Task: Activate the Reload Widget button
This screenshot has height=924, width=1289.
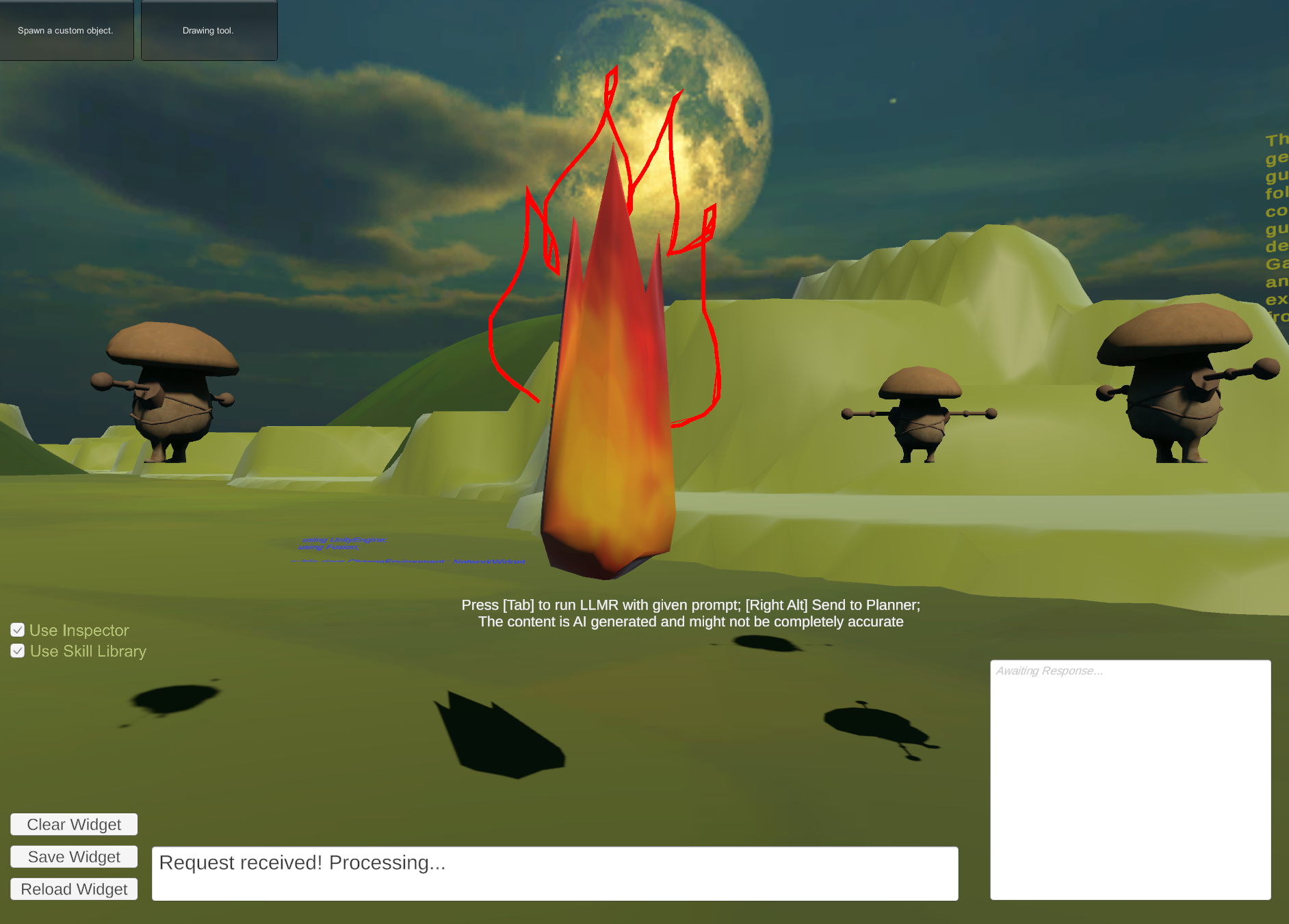Action: (x=74, y=889)
